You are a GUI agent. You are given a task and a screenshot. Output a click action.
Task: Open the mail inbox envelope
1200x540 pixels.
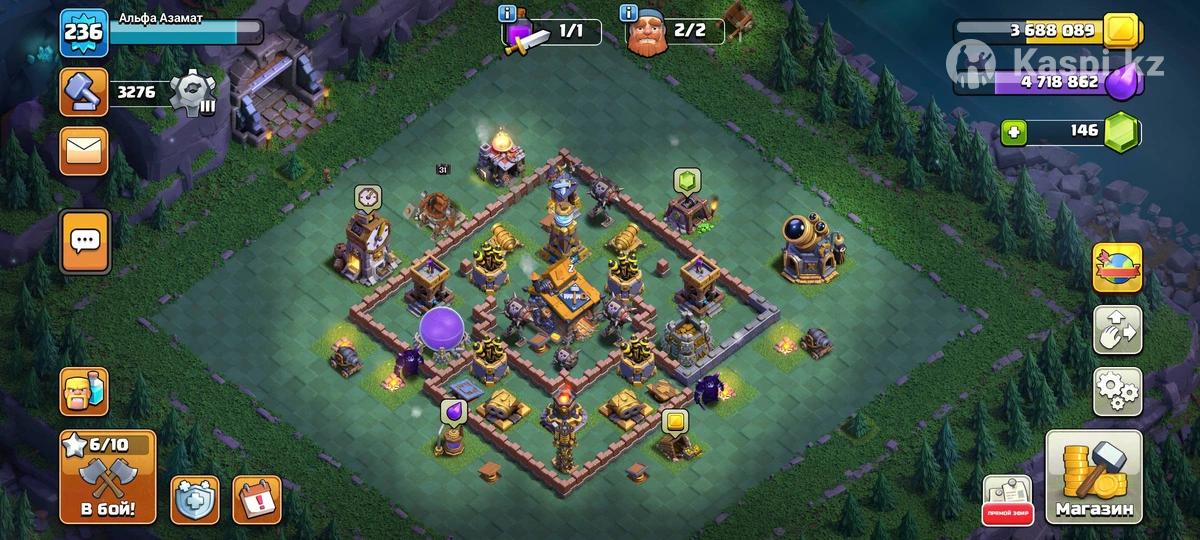tap(84, 151)
